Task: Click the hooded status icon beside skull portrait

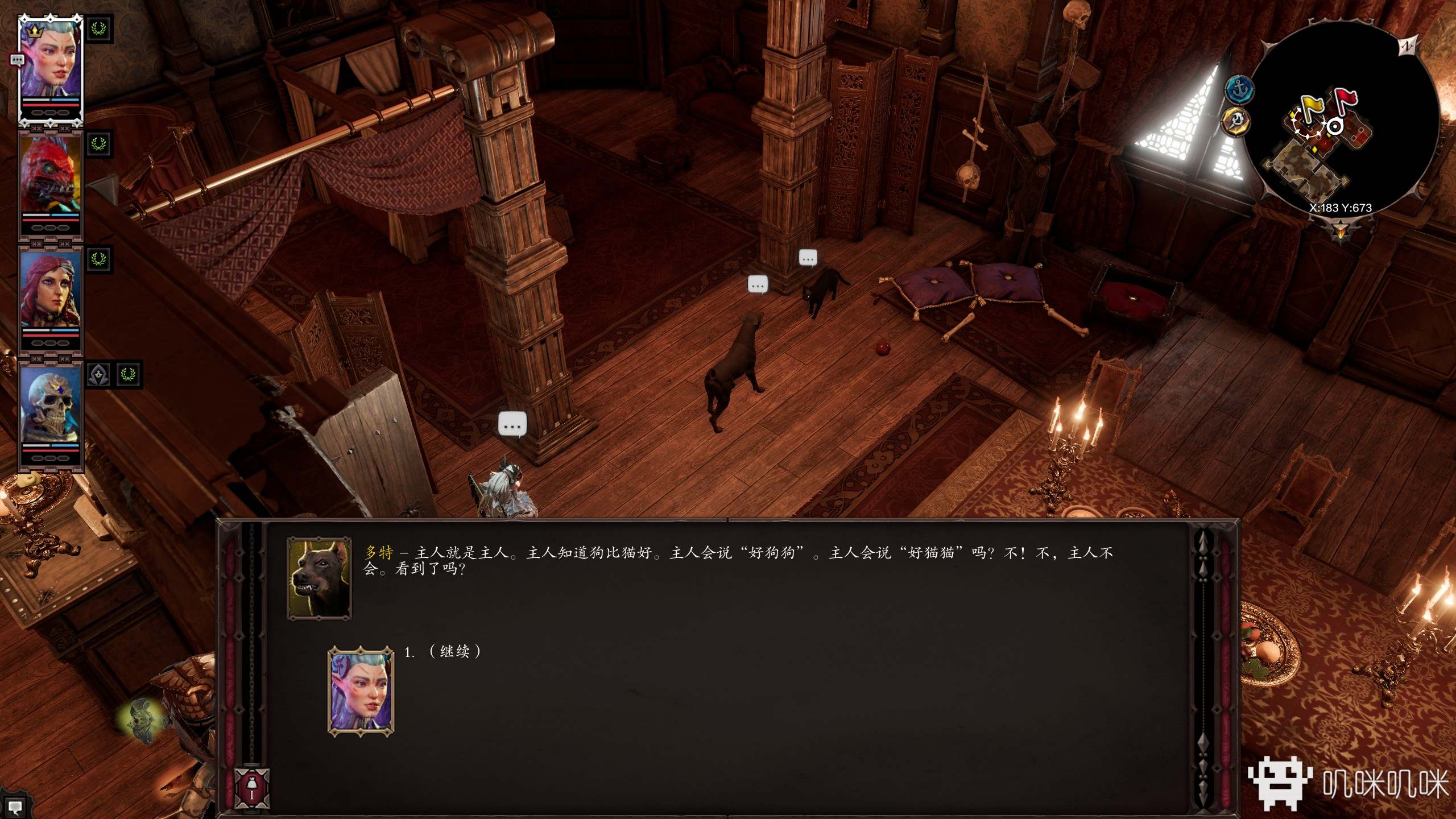Action: 99,375
